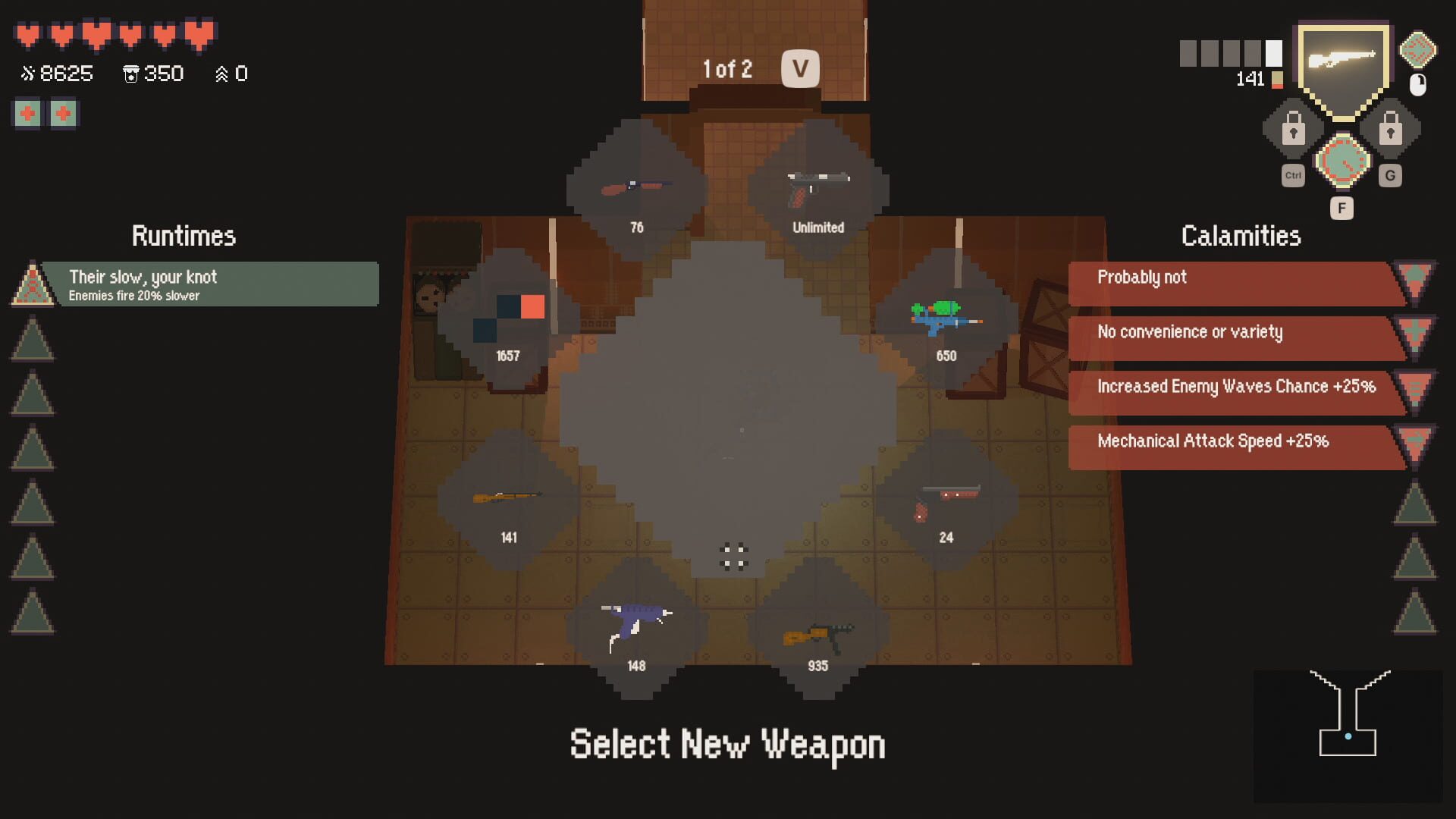Click the 'Their slow, your knot' runtime triangle
Viewport: 1456px width, 819px height.
tap(32, 284)
